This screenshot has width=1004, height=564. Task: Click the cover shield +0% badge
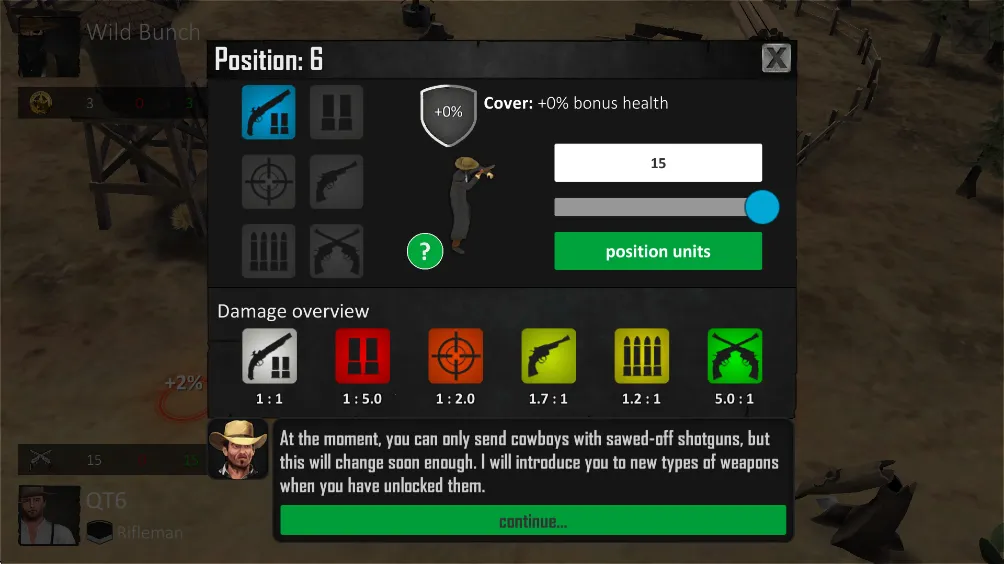[448, 112]
